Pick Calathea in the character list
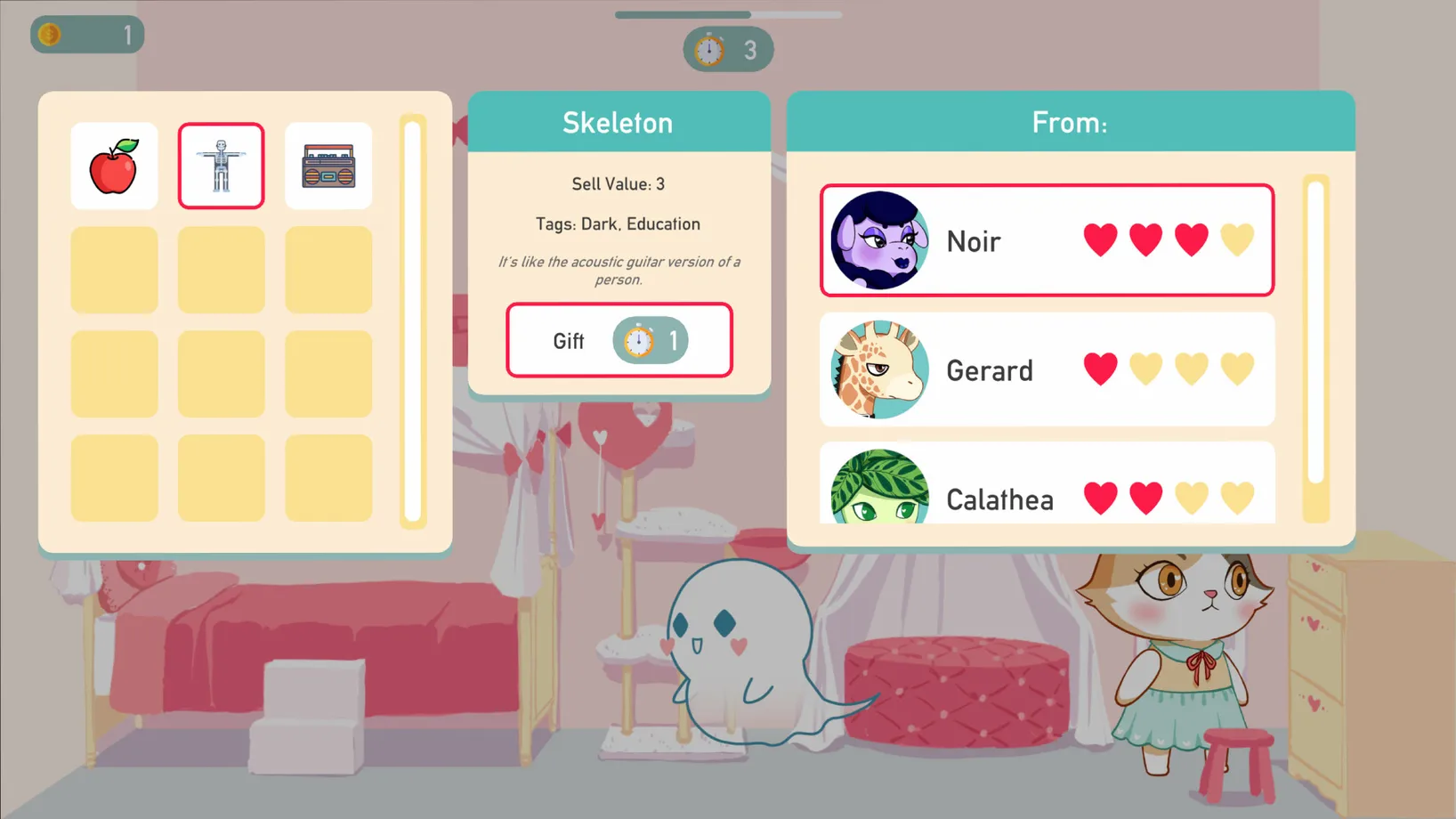Image resolution: width=1456 pixels, height=819 pixels. [1047, 487]
